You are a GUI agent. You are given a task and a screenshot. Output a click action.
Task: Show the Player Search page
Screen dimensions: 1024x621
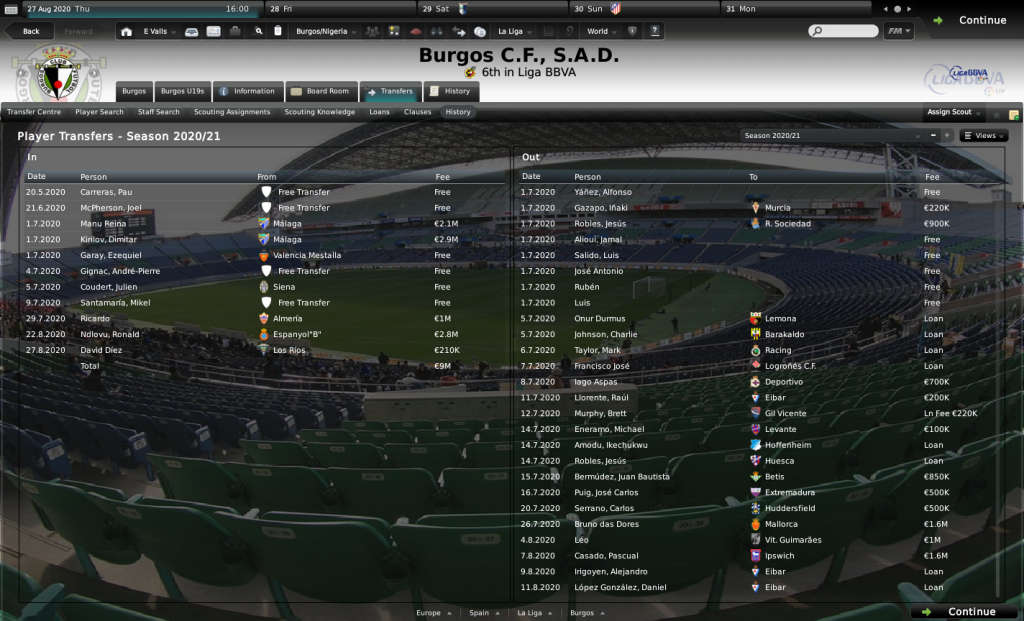click(x=99, y=112)
